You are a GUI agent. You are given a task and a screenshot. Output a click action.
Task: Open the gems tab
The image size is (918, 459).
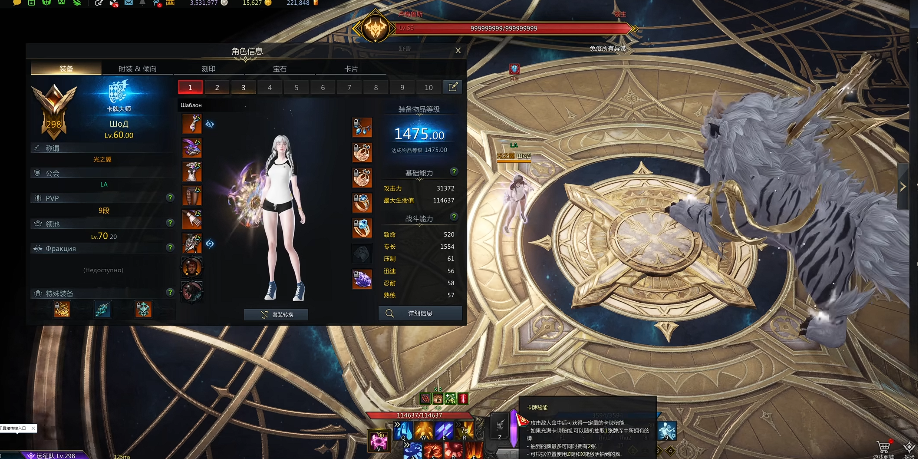point(280,68)
